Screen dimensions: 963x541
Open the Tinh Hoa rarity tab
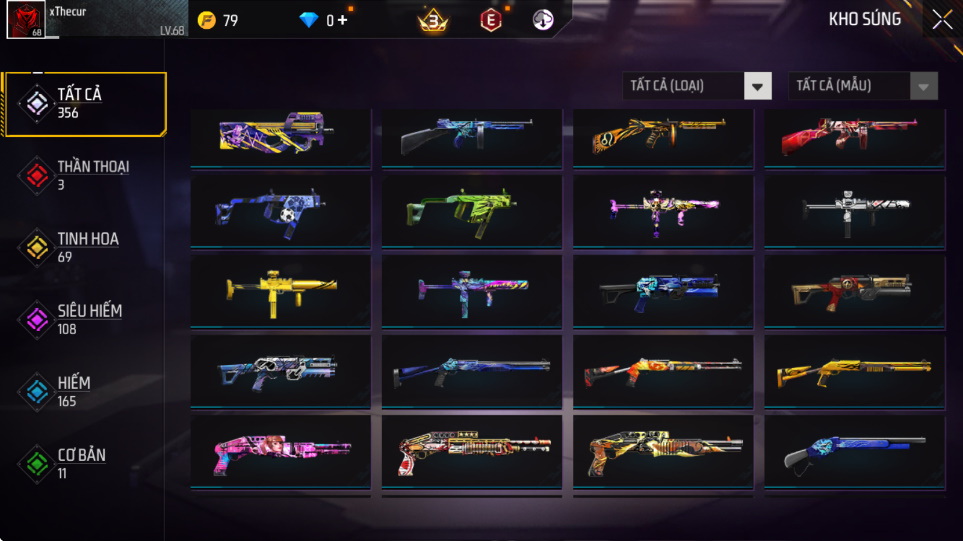point(84,247)
